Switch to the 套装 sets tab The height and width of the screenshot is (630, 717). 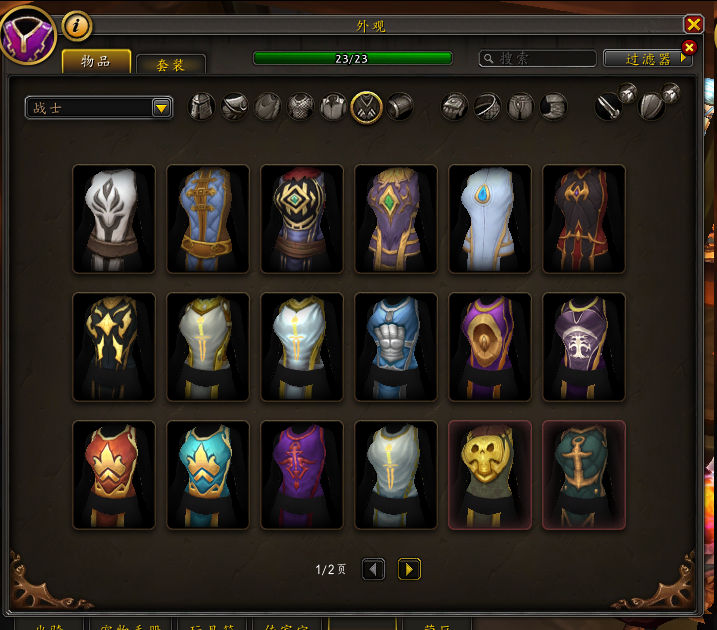pyautogui.click(x=170, y=65)
